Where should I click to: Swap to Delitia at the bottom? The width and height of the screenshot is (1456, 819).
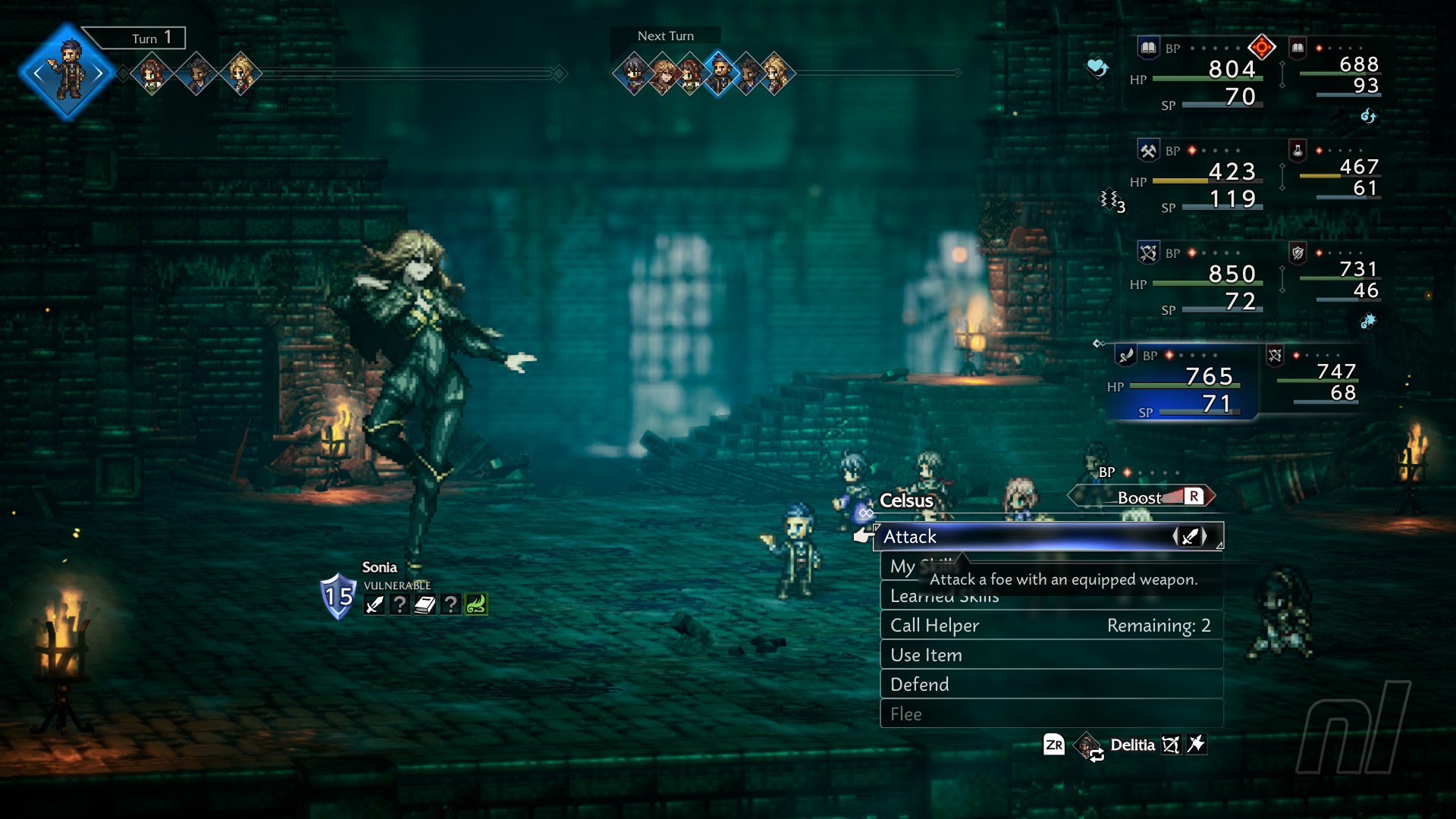click(1132, 745)
